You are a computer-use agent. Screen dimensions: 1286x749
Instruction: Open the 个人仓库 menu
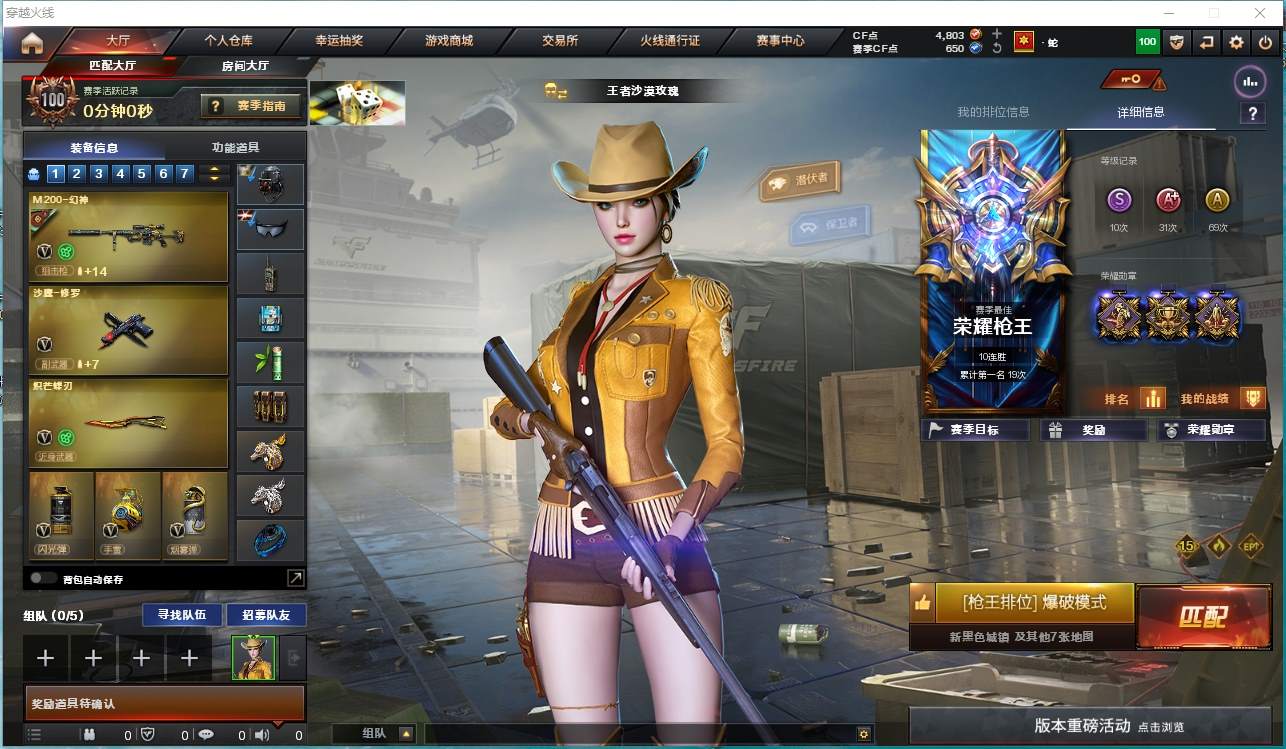(x=228, y=41)
